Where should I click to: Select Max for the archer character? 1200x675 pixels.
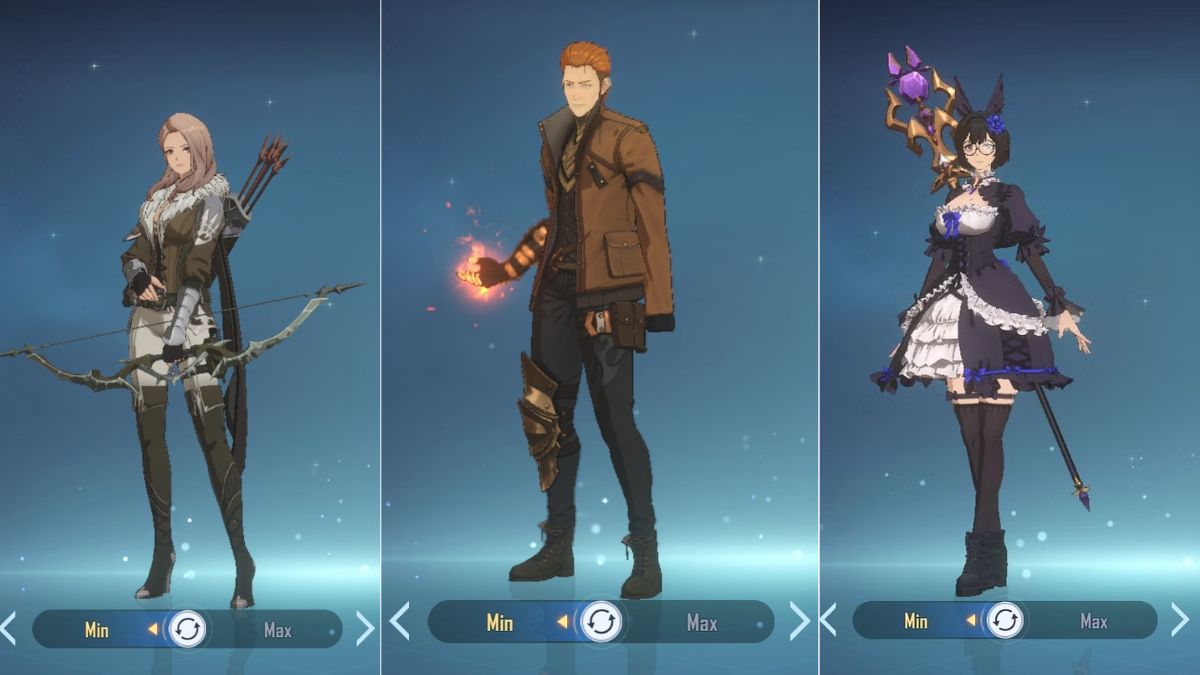(x=278, y=630)
